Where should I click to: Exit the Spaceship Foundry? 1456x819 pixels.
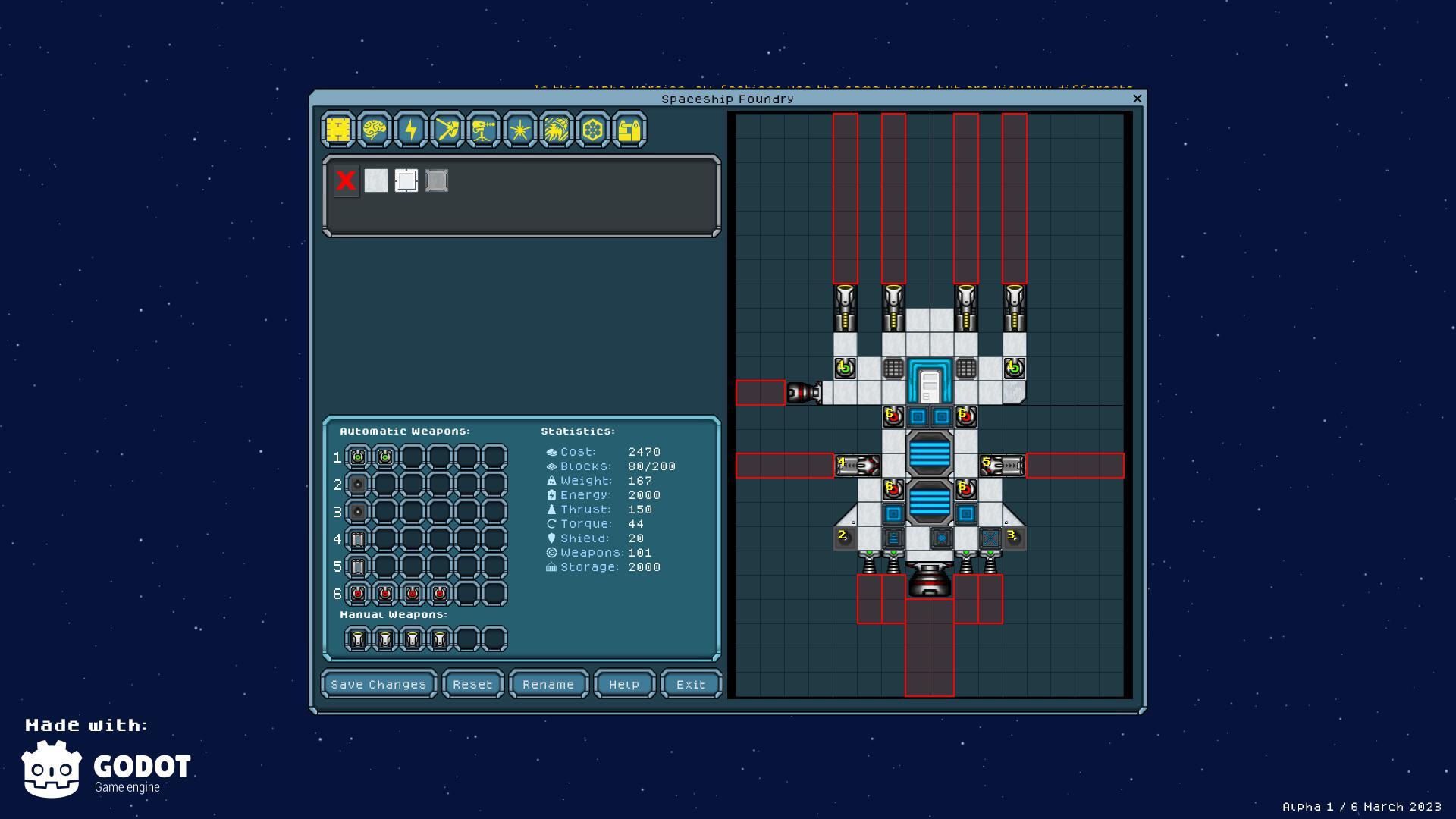coord(691,684)
